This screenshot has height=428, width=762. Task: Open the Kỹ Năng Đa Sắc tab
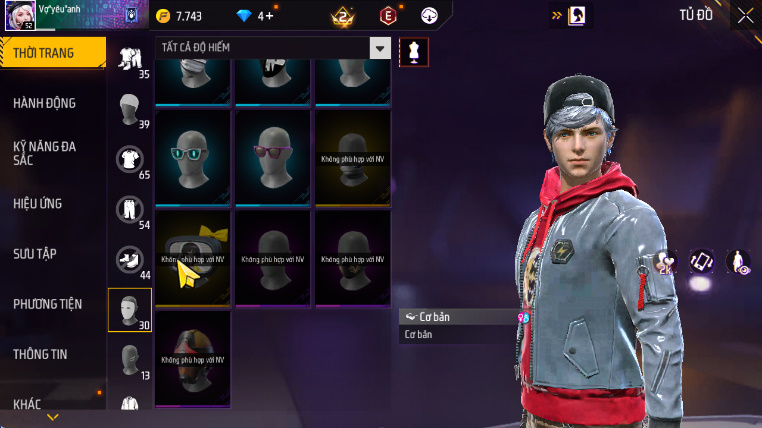[x=45, y=153]
